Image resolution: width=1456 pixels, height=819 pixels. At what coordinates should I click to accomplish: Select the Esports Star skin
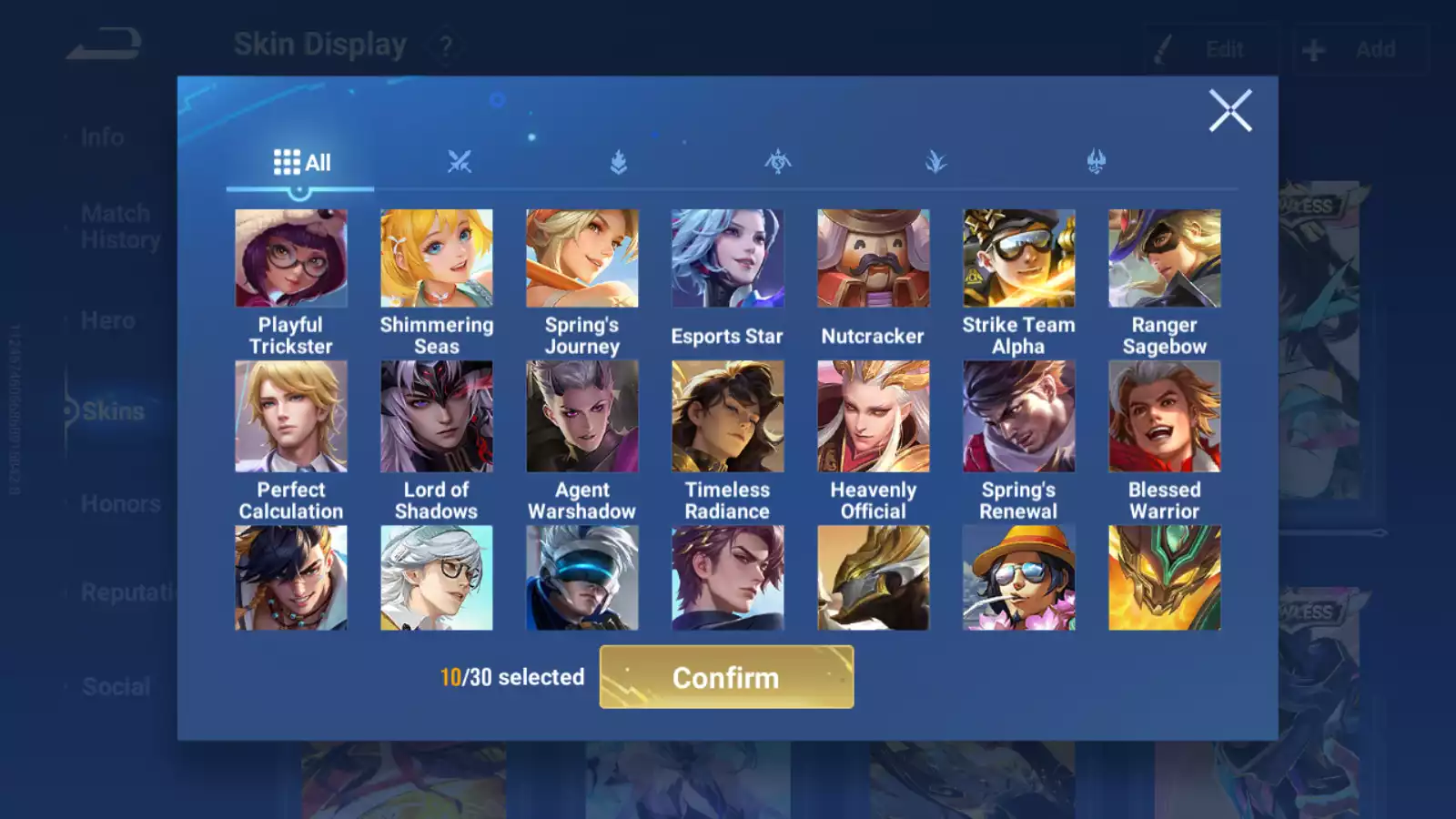coord(727,258)
